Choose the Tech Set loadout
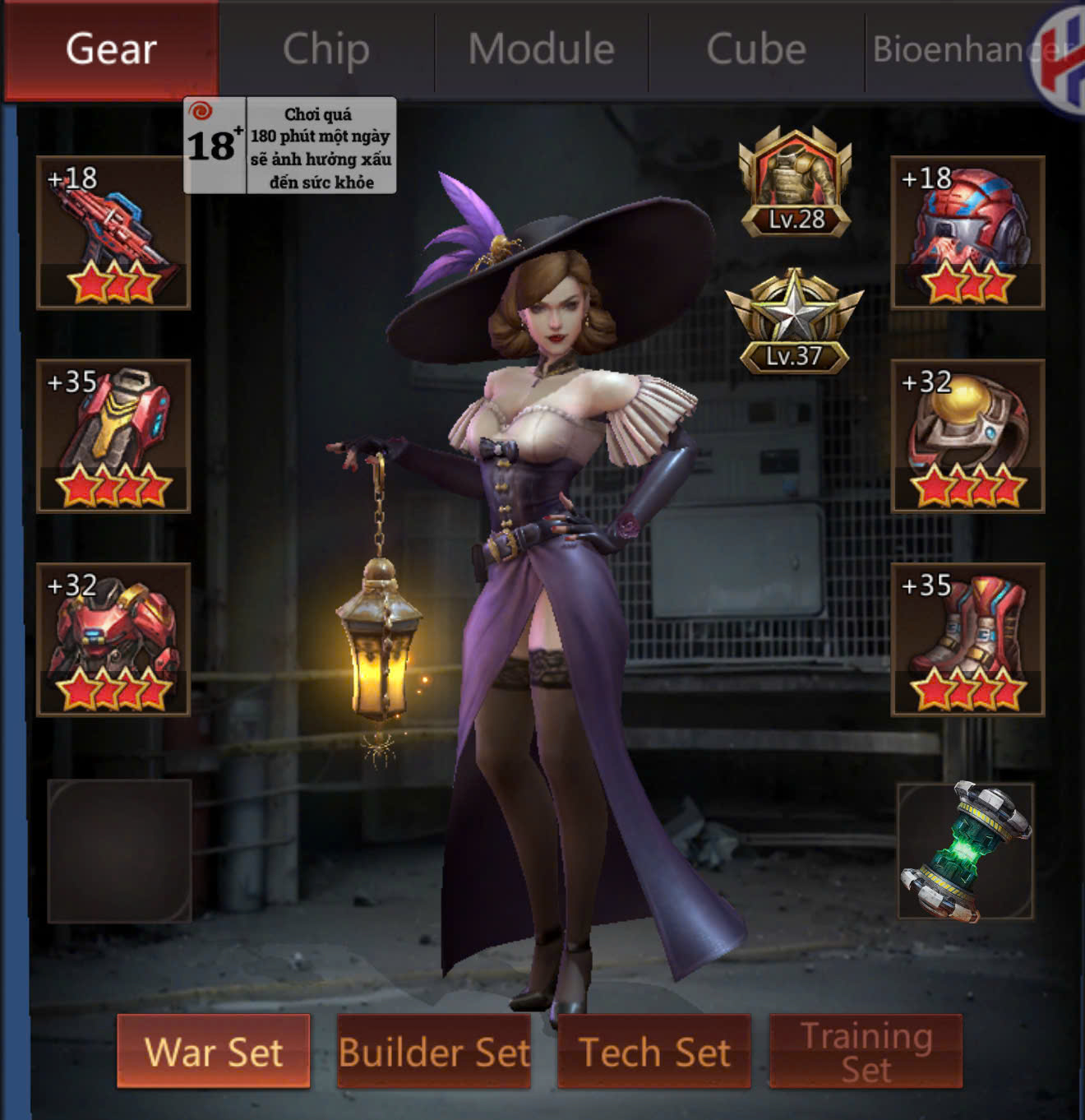1085x1120 pixels. coord(654,1052)
